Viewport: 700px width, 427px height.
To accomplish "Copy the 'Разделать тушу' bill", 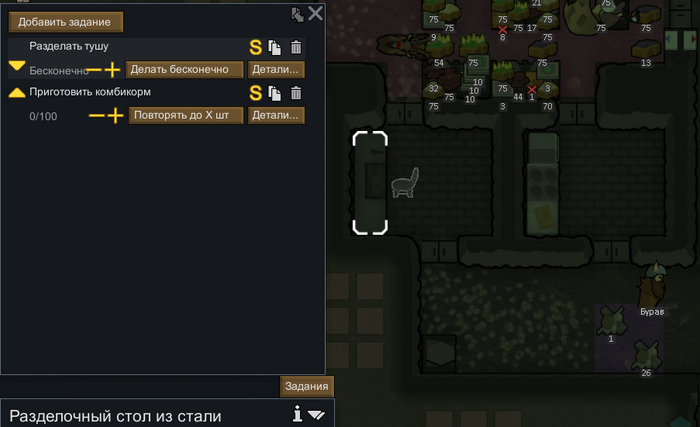I will (275, 47).
